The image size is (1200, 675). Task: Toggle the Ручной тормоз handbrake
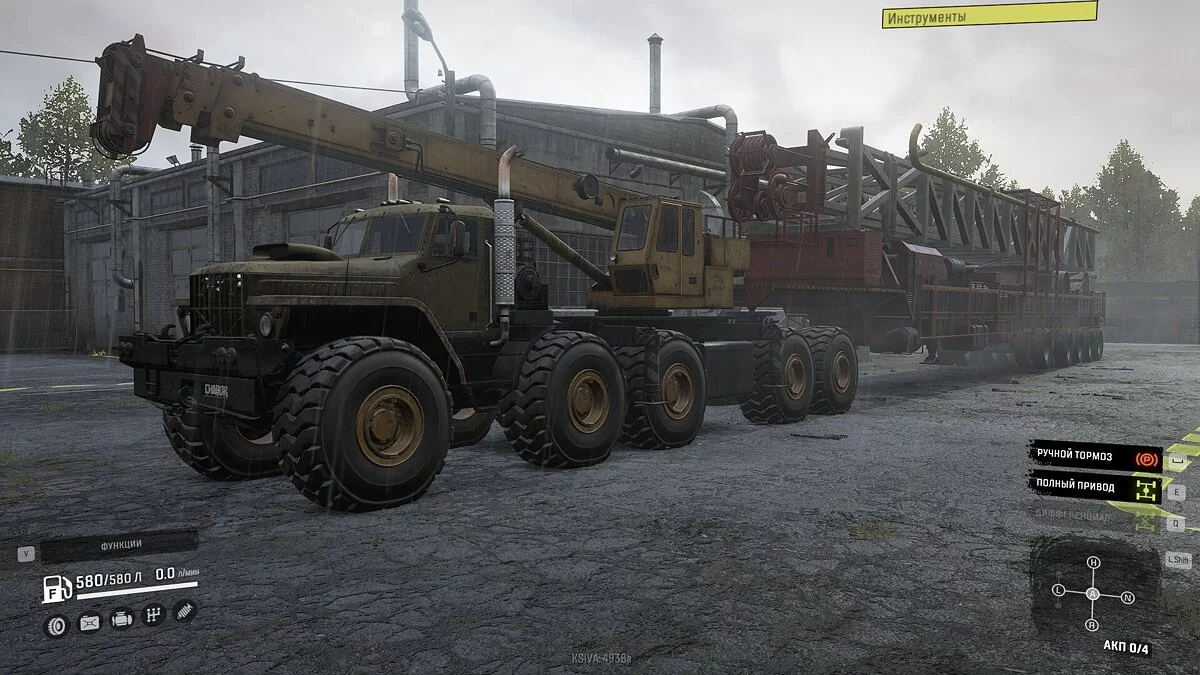coord(1096,456)
